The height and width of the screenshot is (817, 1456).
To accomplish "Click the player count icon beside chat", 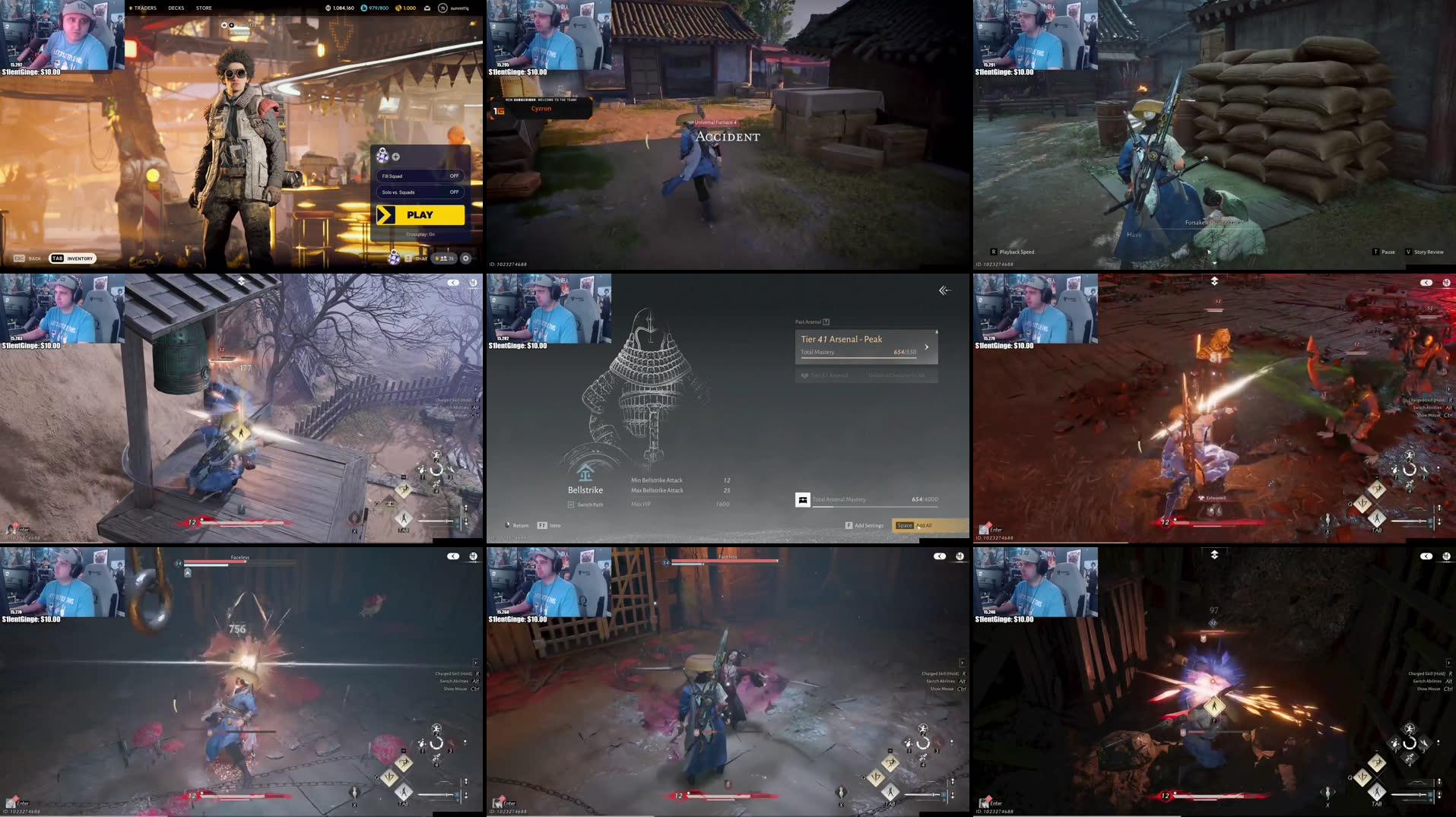I will [x=443, y=258].
